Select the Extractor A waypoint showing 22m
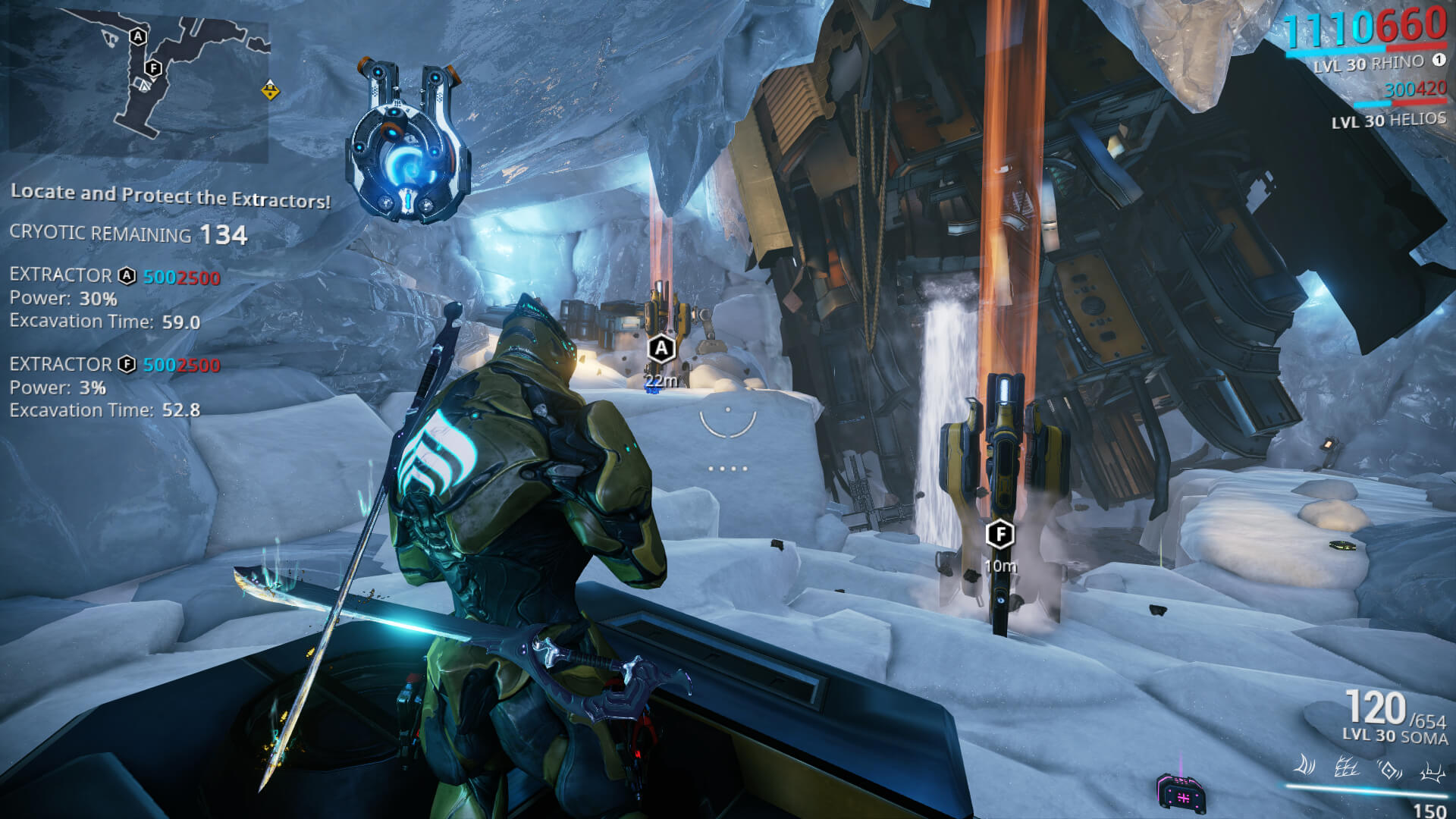The image size is (1456, 819). [661, 349]
